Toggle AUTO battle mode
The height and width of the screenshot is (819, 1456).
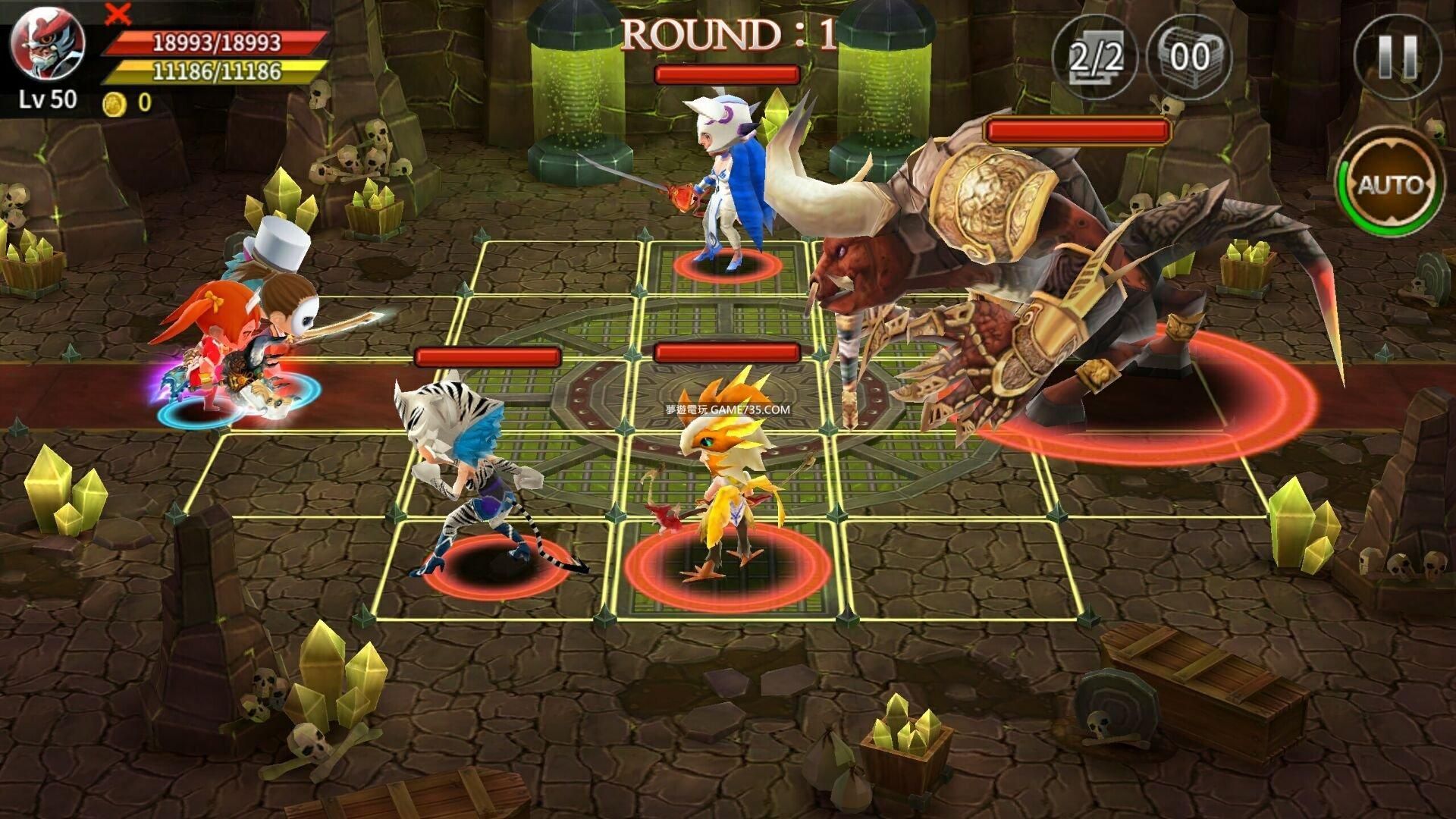pos(1390,184)
